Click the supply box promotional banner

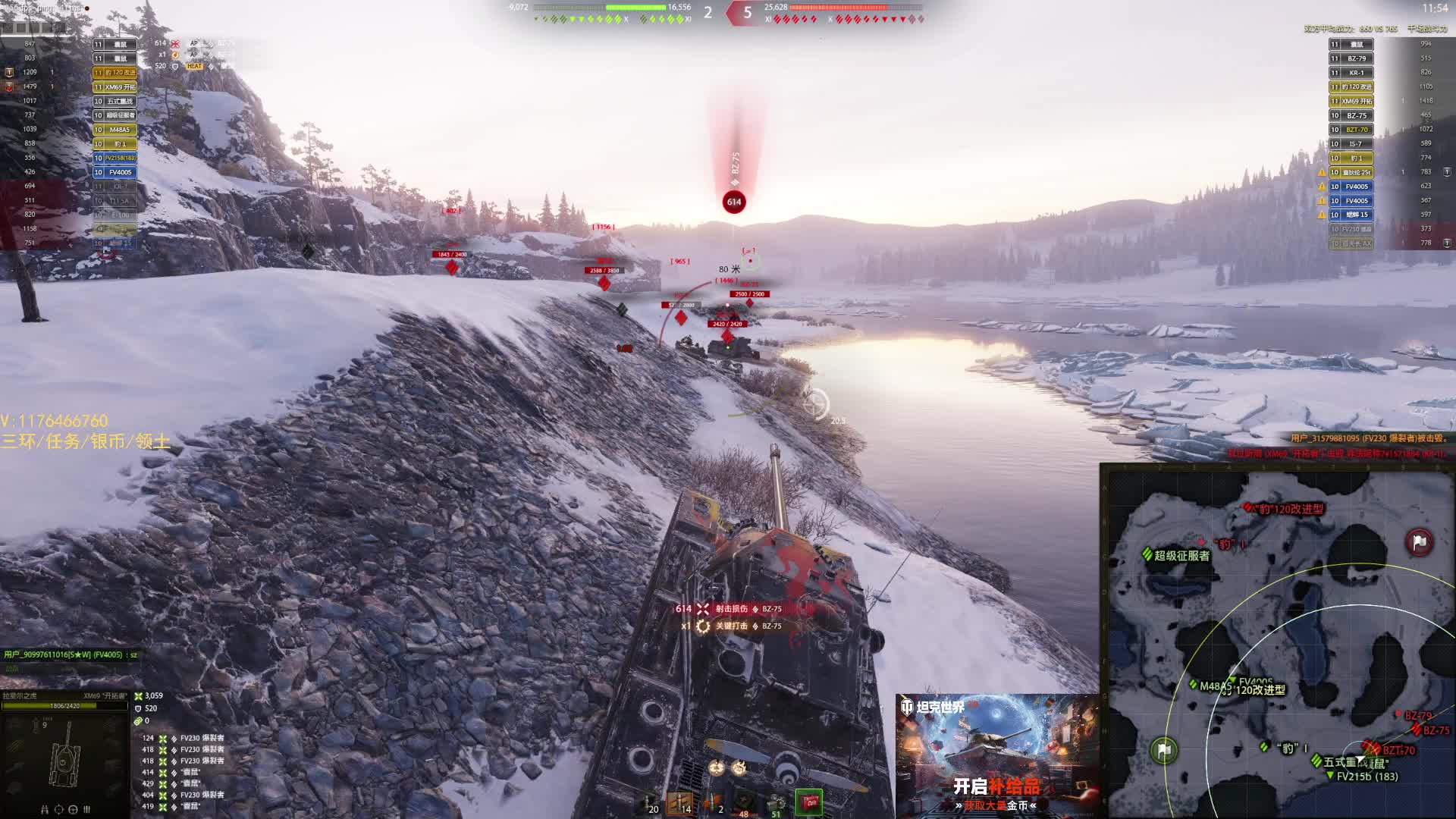[x=996, y=755]
